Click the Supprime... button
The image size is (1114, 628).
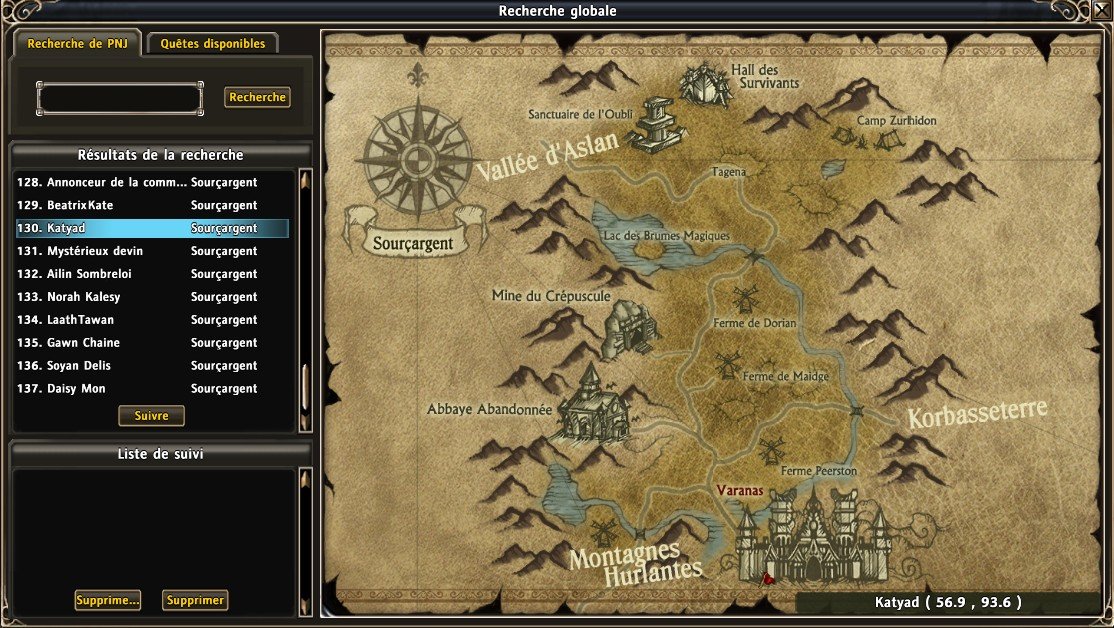(107, 601)
